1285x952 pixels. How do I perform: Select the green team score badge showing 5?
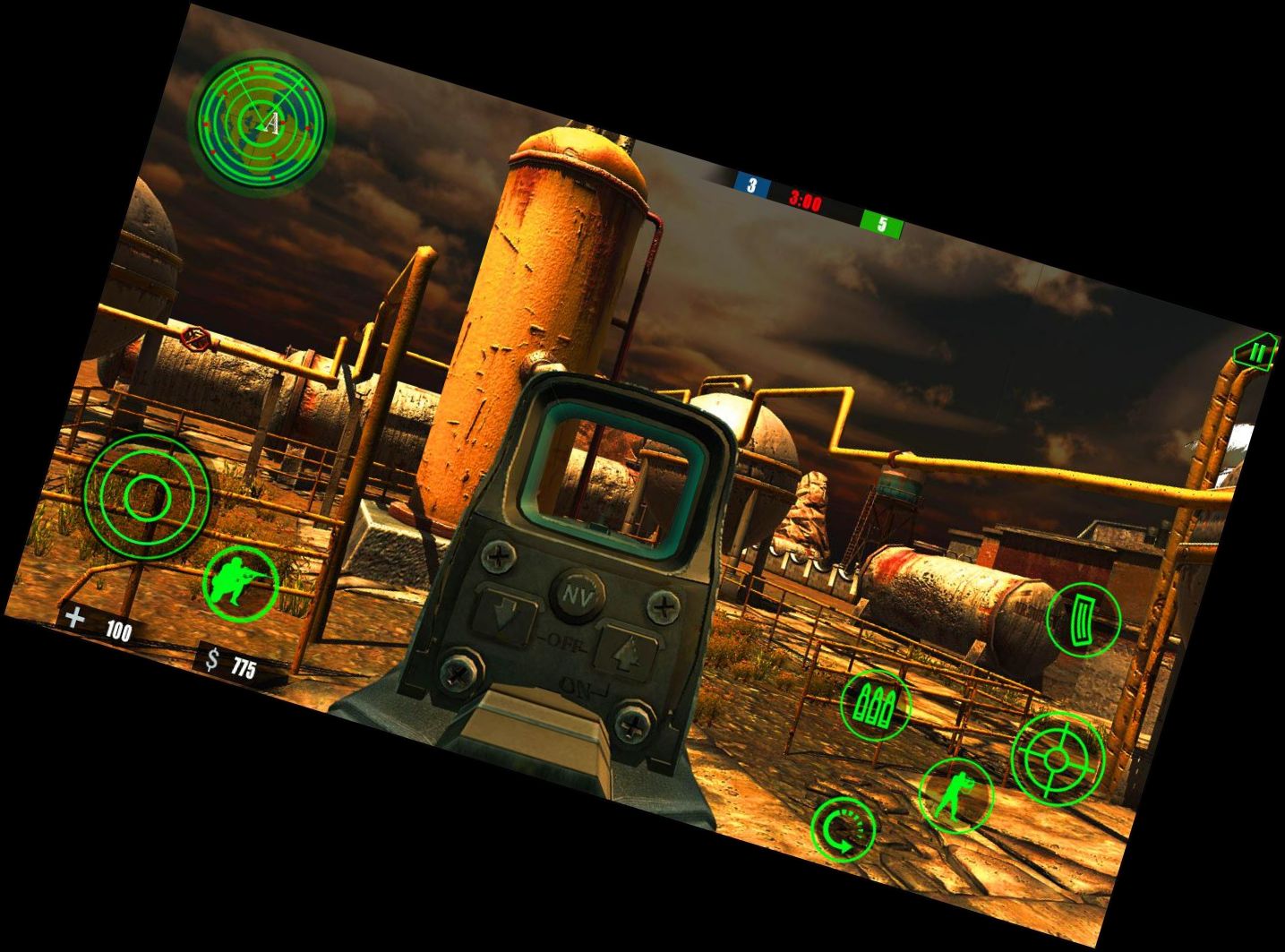[881, 224]
